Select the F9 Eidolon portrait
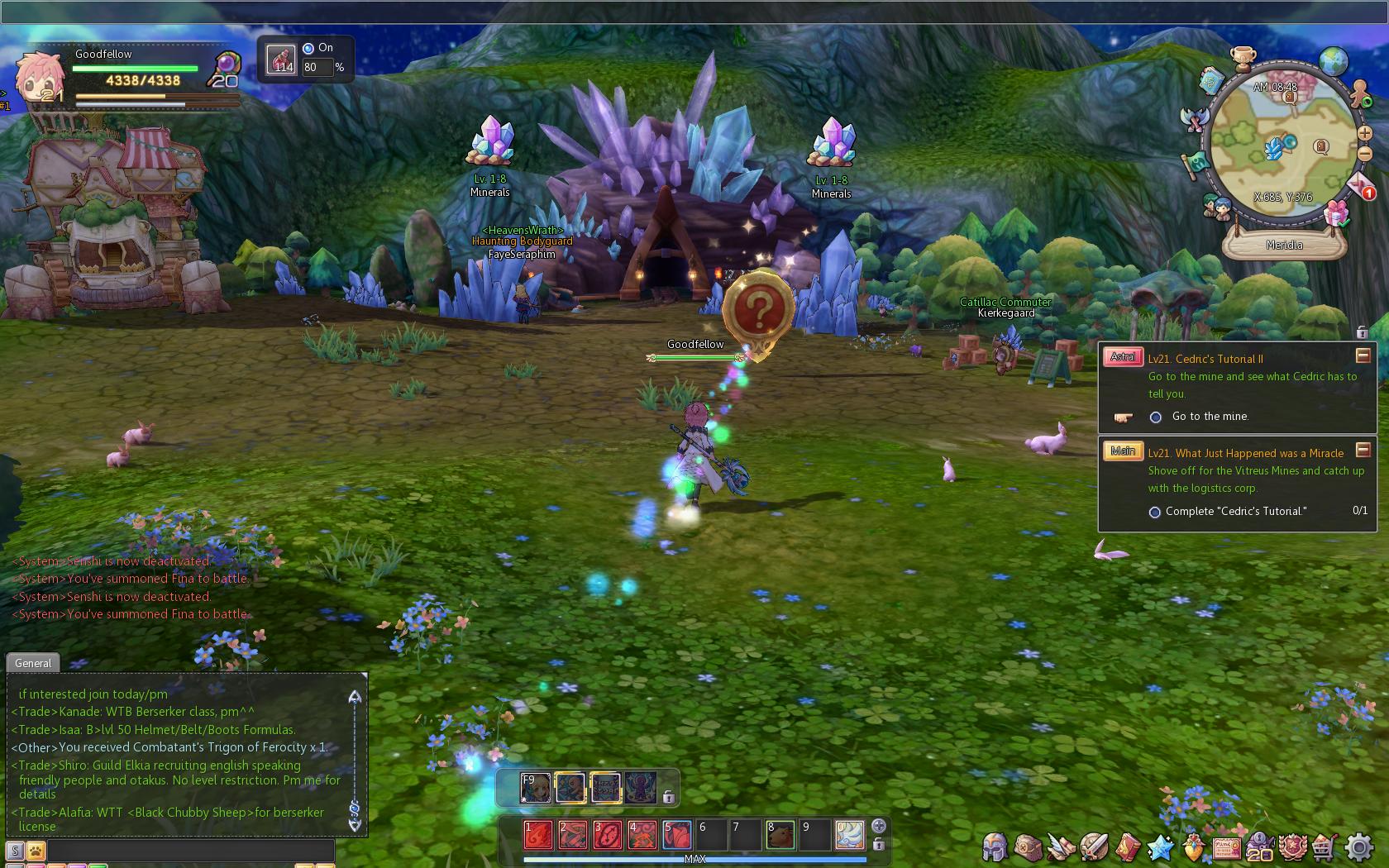This screenshot has height=868, width=1389. [535, 787]
